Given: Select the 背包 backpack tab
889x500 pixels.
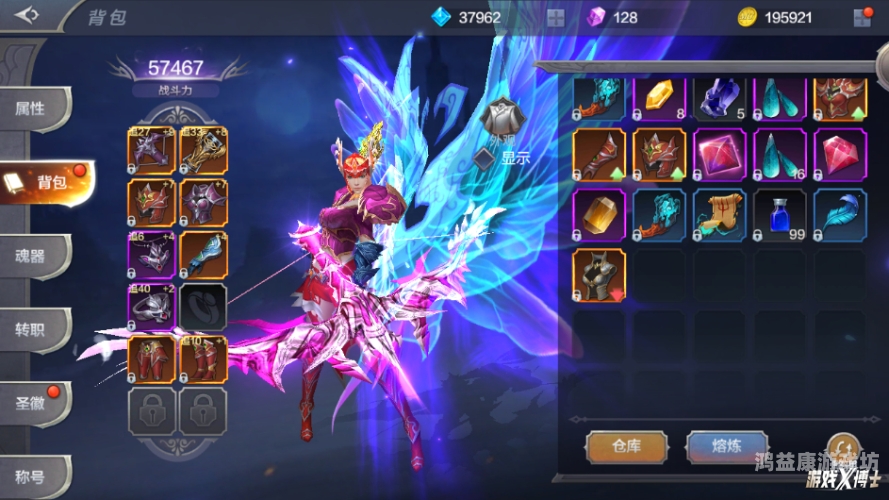Looking at the screenshot, I should tap(45, 182).
